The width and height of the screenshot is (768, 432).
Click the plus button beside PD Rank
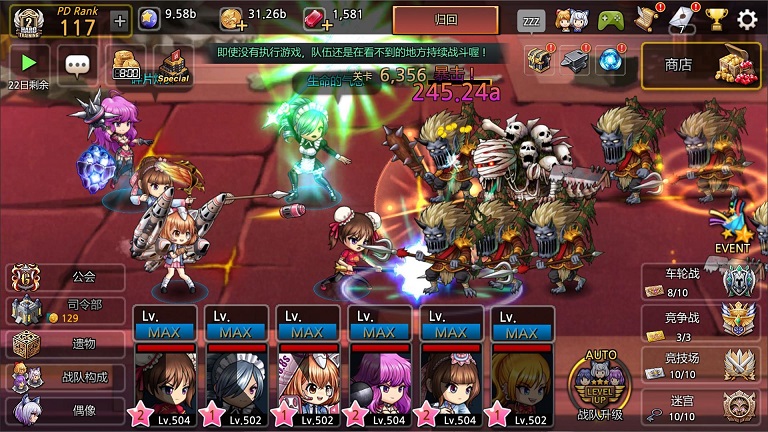[120, 21]
